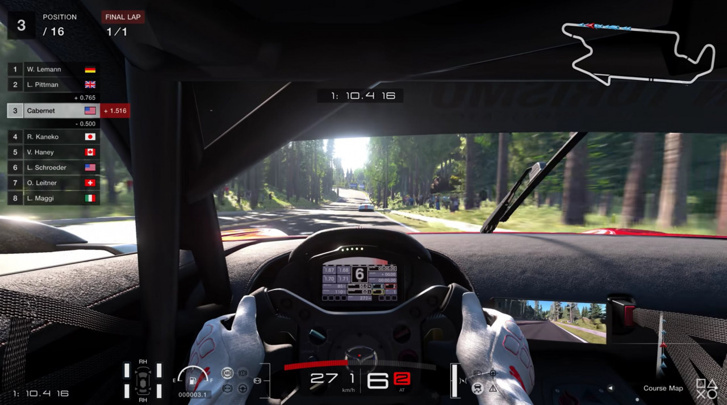The image size is (727, 405).
Task: Click the fuel gauge icon
Action: coord(191,378)
